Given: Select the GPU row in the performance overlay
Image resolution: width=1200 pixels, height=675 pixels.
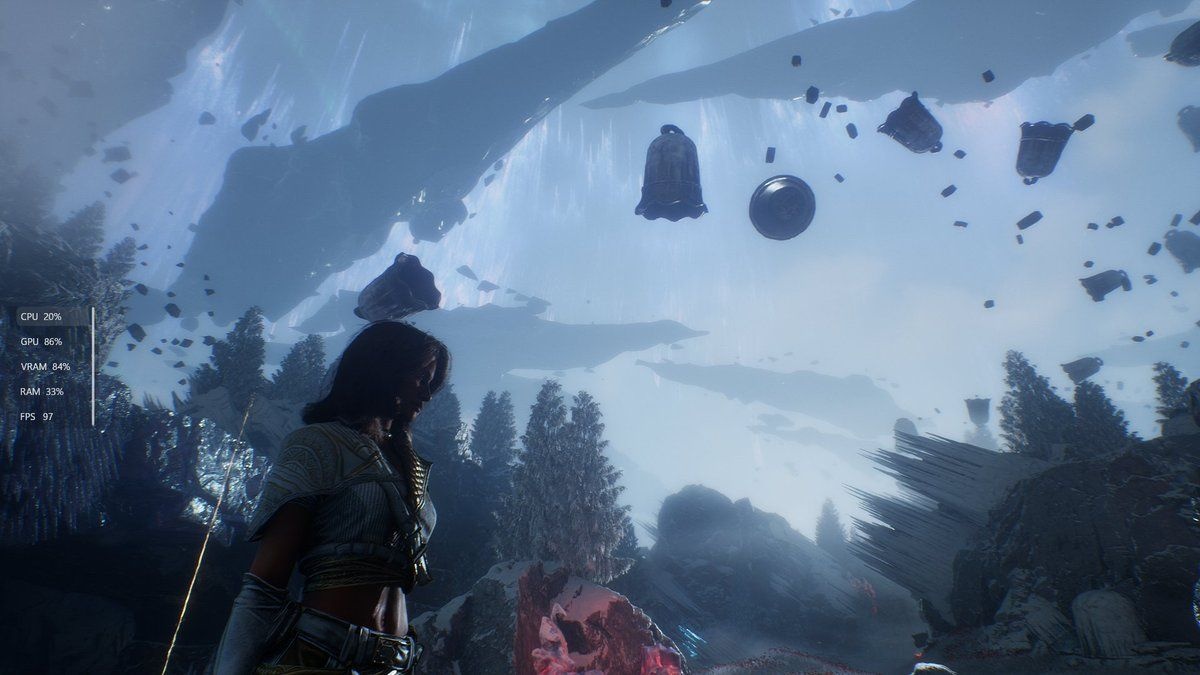Looking at the screenshot, I should point(41,341).
